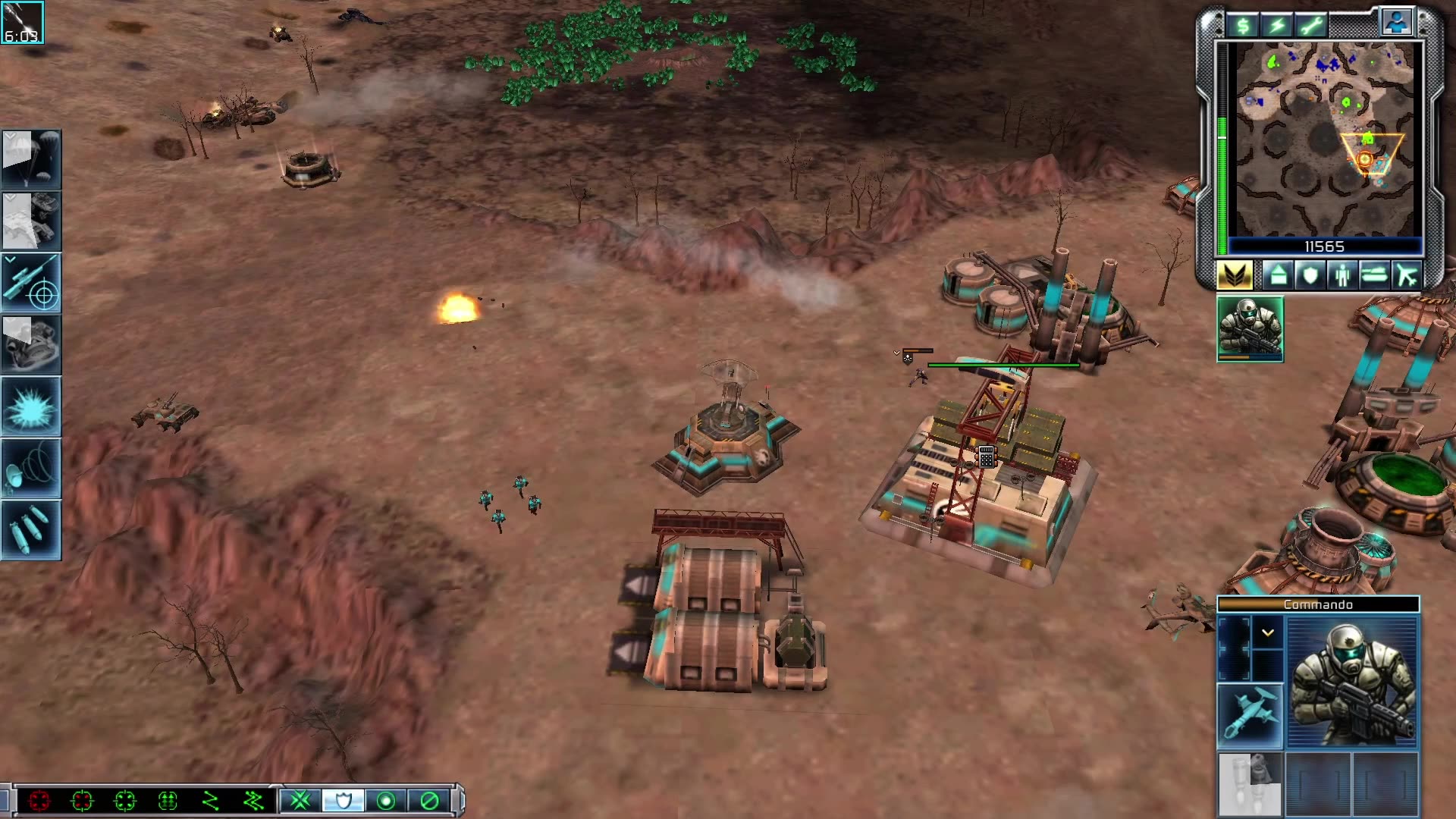The image size is (1456, 819).
Task: Click the wrench repair structure button
Action: 1310,24
